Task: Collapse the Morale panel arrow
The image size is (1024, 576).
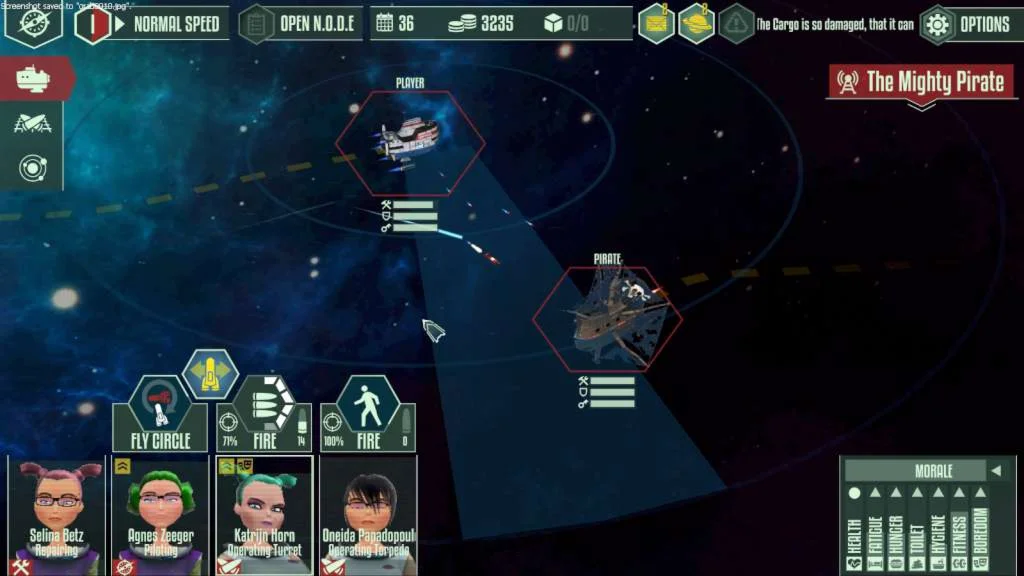Action: pos(995,471)
